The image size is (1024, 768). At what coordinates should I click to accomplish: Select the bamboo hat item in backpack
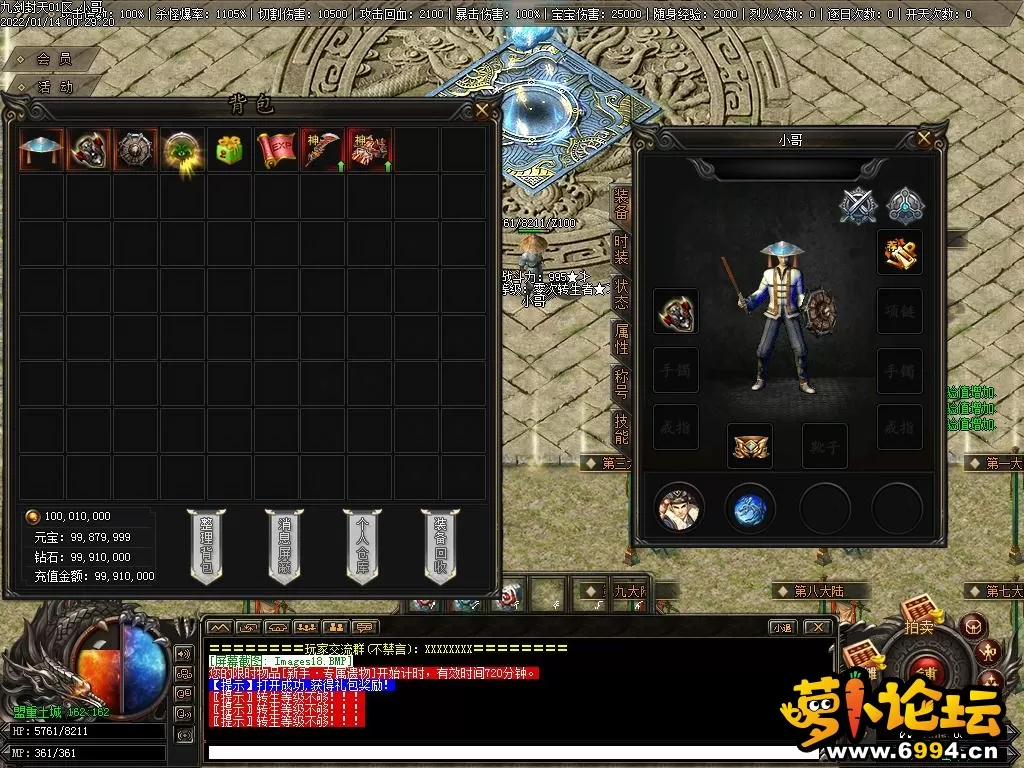(x=41, y=150)
